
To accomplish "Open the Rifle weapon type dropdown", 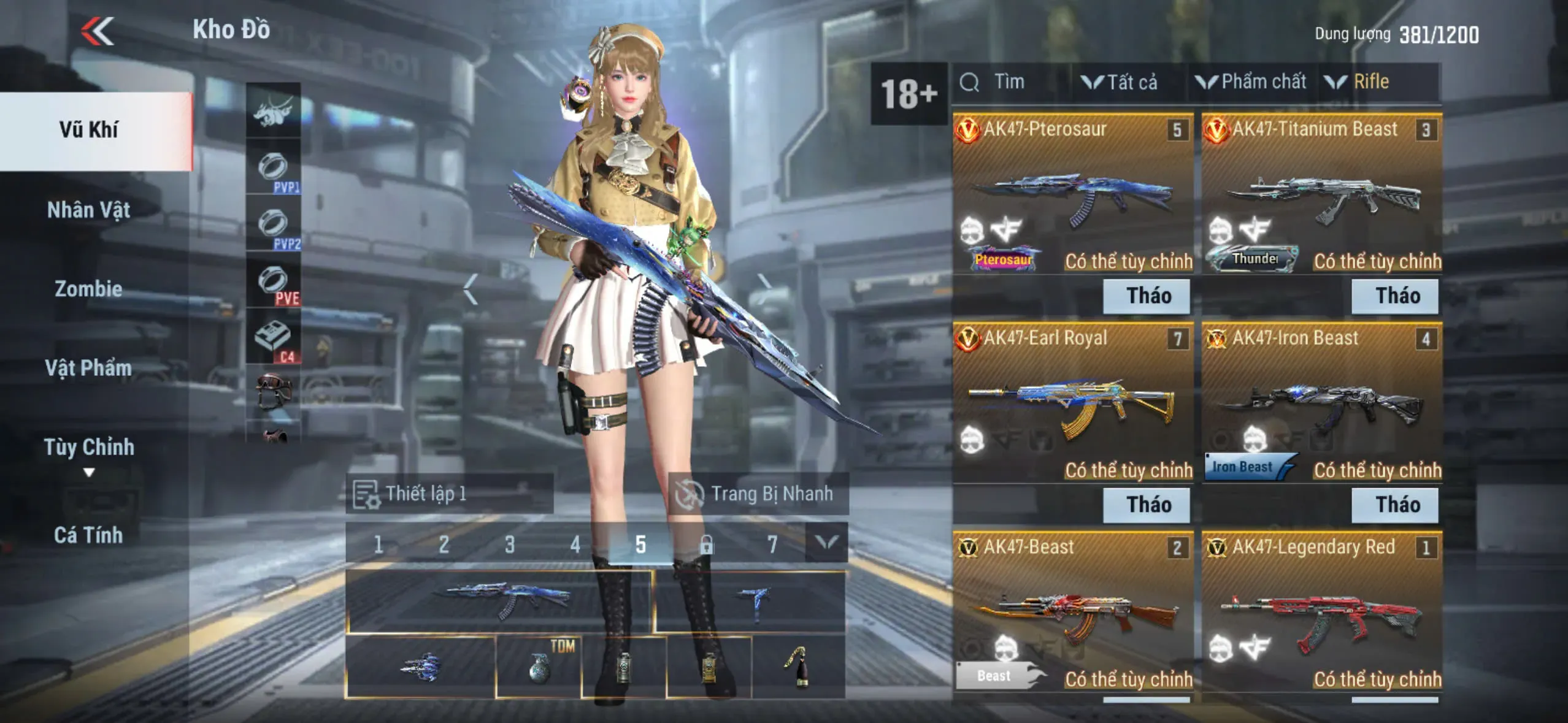I will tap(1358, 82).
